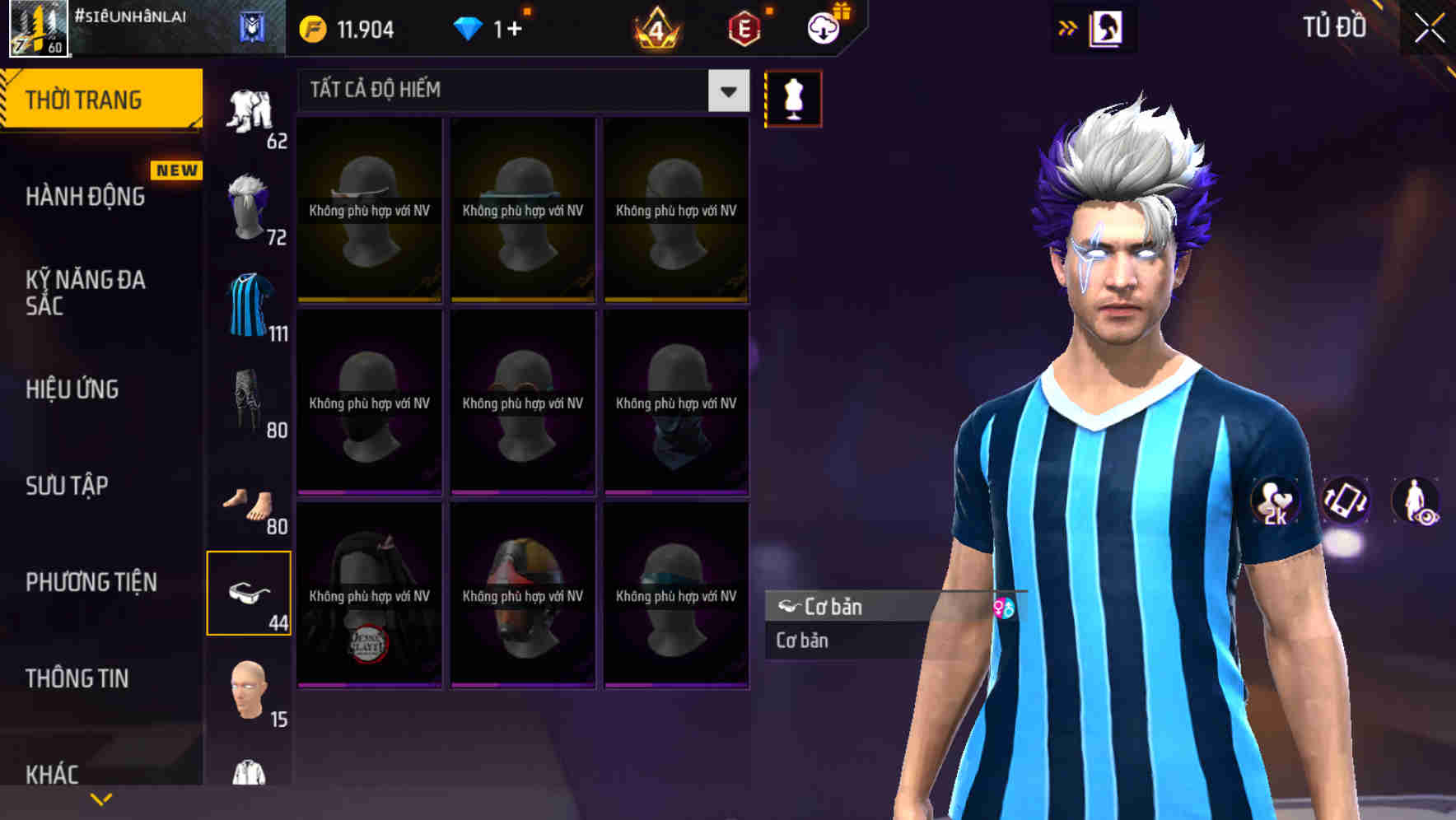Open the cloud download gift icon

point(824,27)
